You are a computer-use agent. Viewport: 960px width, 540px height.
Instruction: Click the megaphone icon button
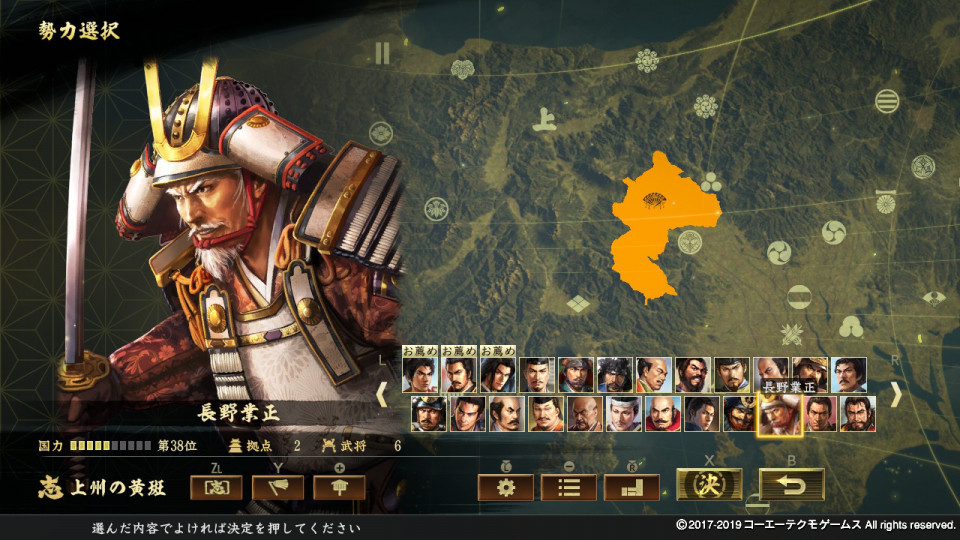(x=277, y=487)
